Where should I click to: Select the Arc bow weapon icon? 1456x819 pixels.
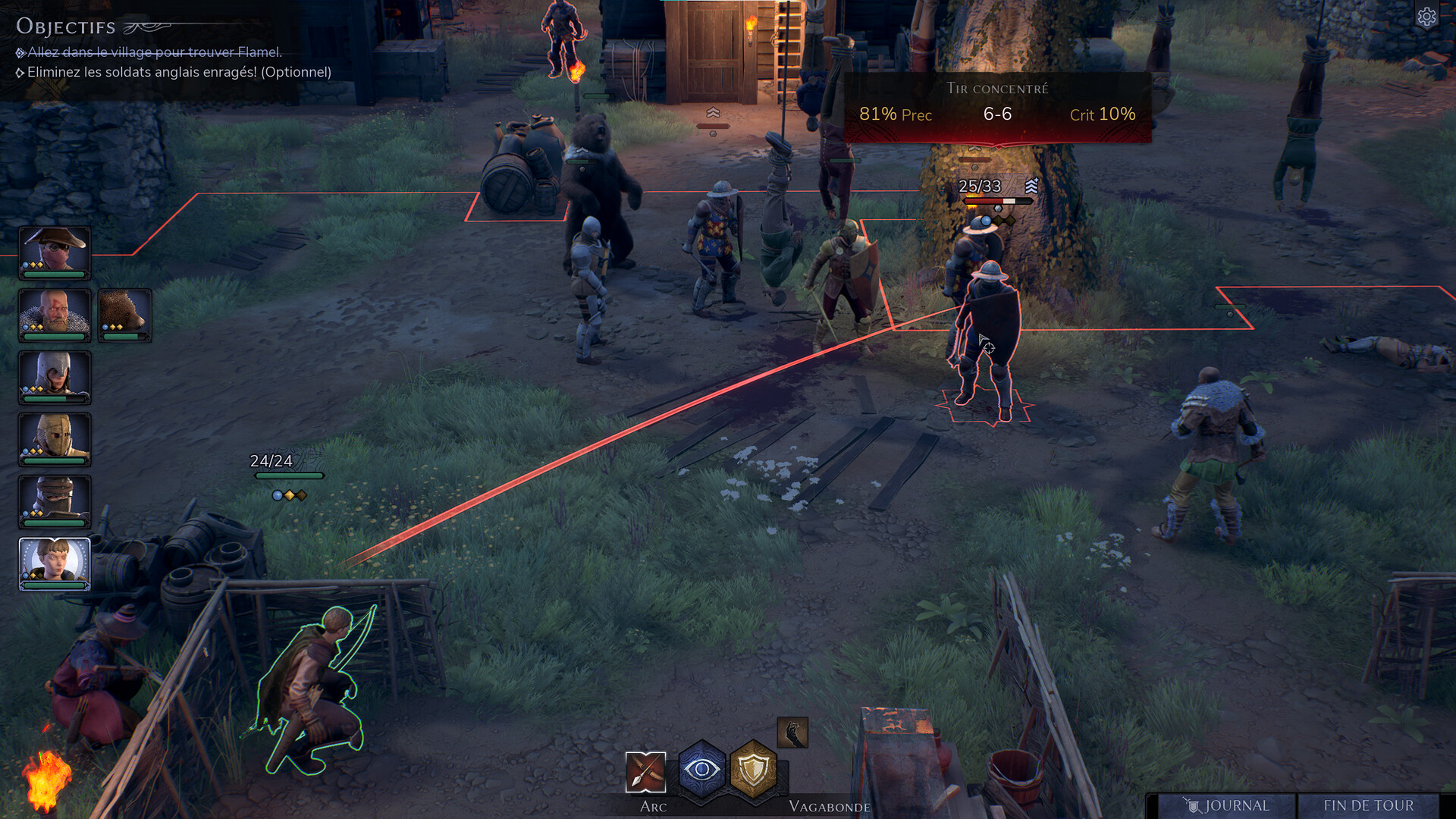645,772
